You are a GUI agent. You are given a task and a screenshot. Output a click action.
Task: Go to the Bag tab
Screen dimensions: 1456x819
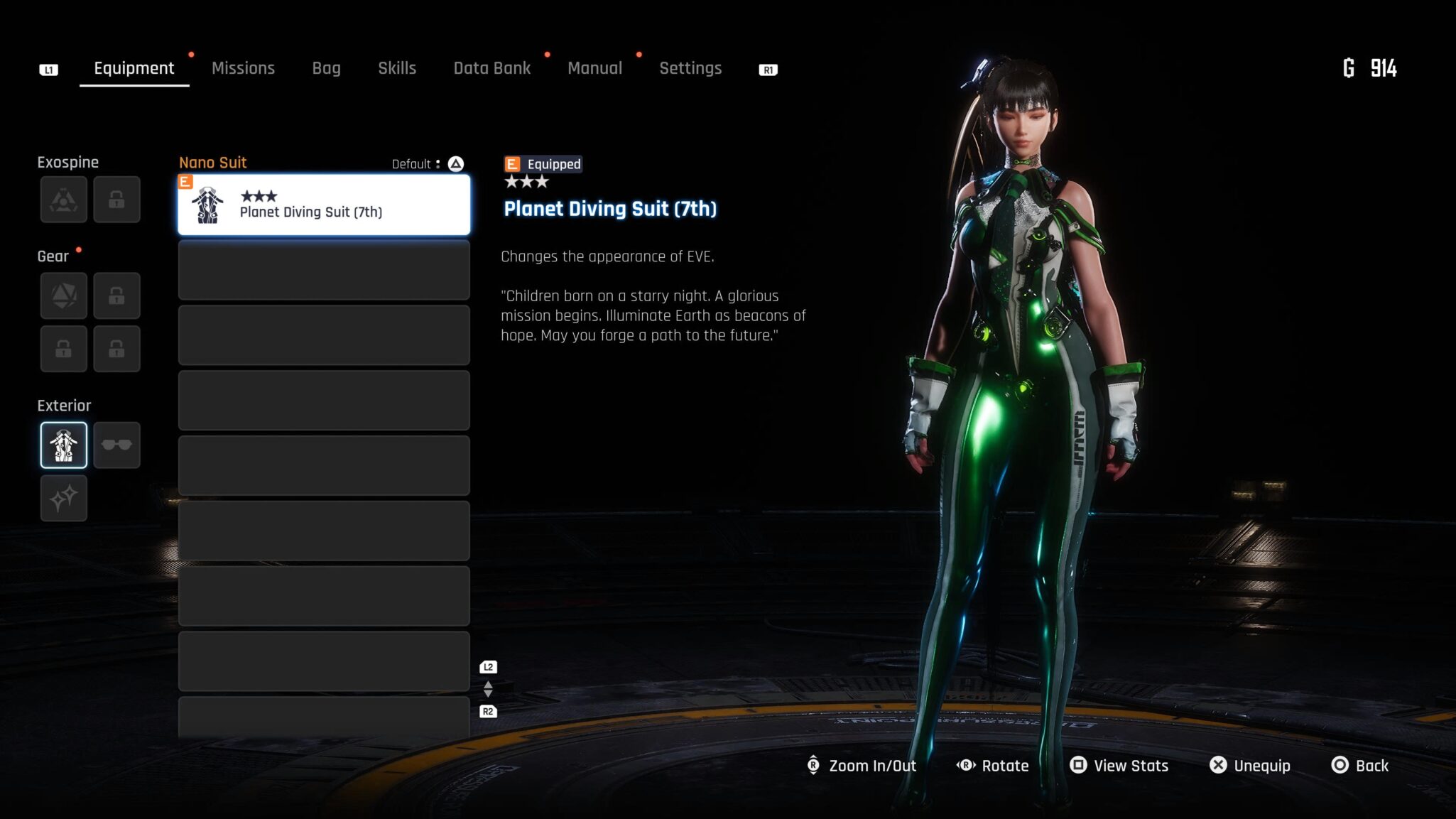tap(326, 68)
